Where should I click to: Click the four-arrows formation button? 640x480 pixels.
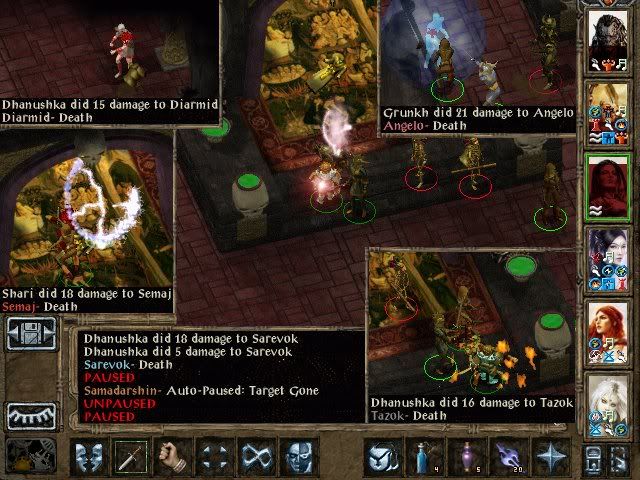click(214, 457)
